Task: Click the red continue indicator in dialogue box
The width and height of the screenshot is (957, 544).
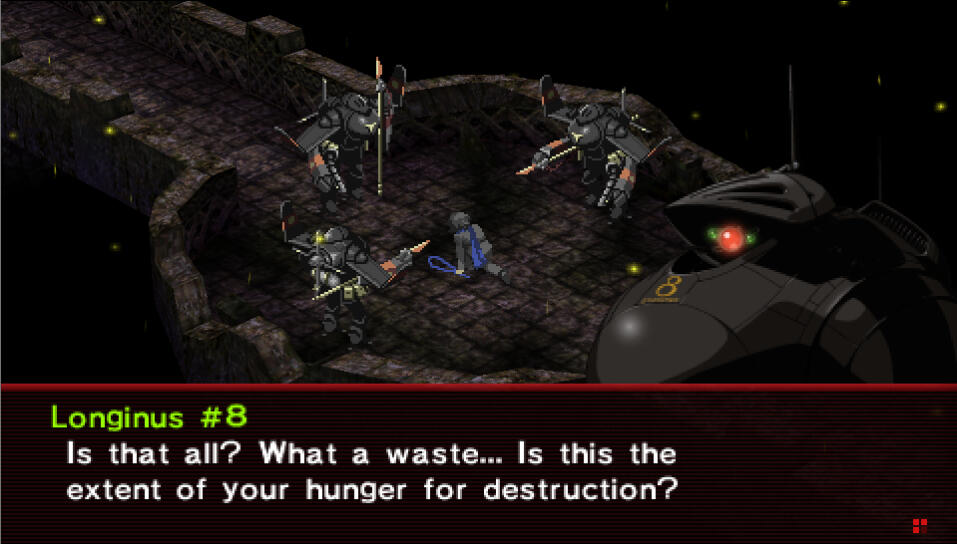Action: 919,525
